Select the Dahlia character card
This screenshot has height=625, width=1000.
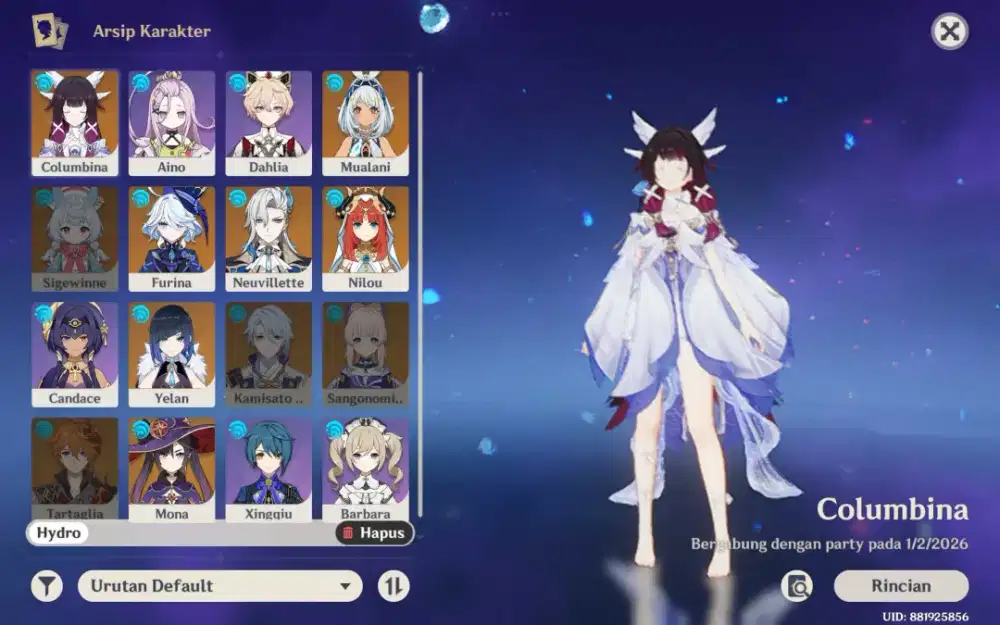tap(268, 122)
